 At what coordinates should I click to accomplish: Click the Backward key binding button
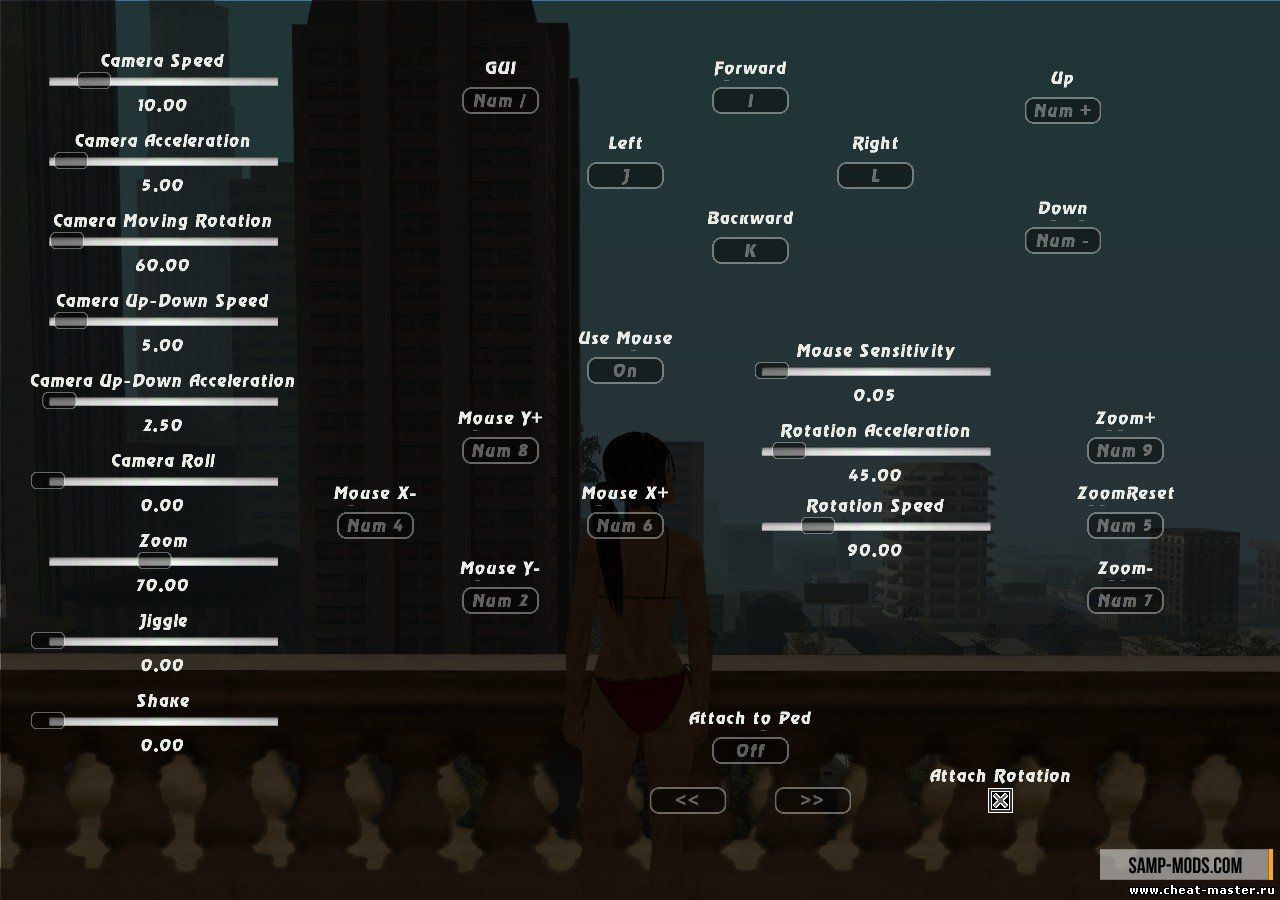pos(750,251)
